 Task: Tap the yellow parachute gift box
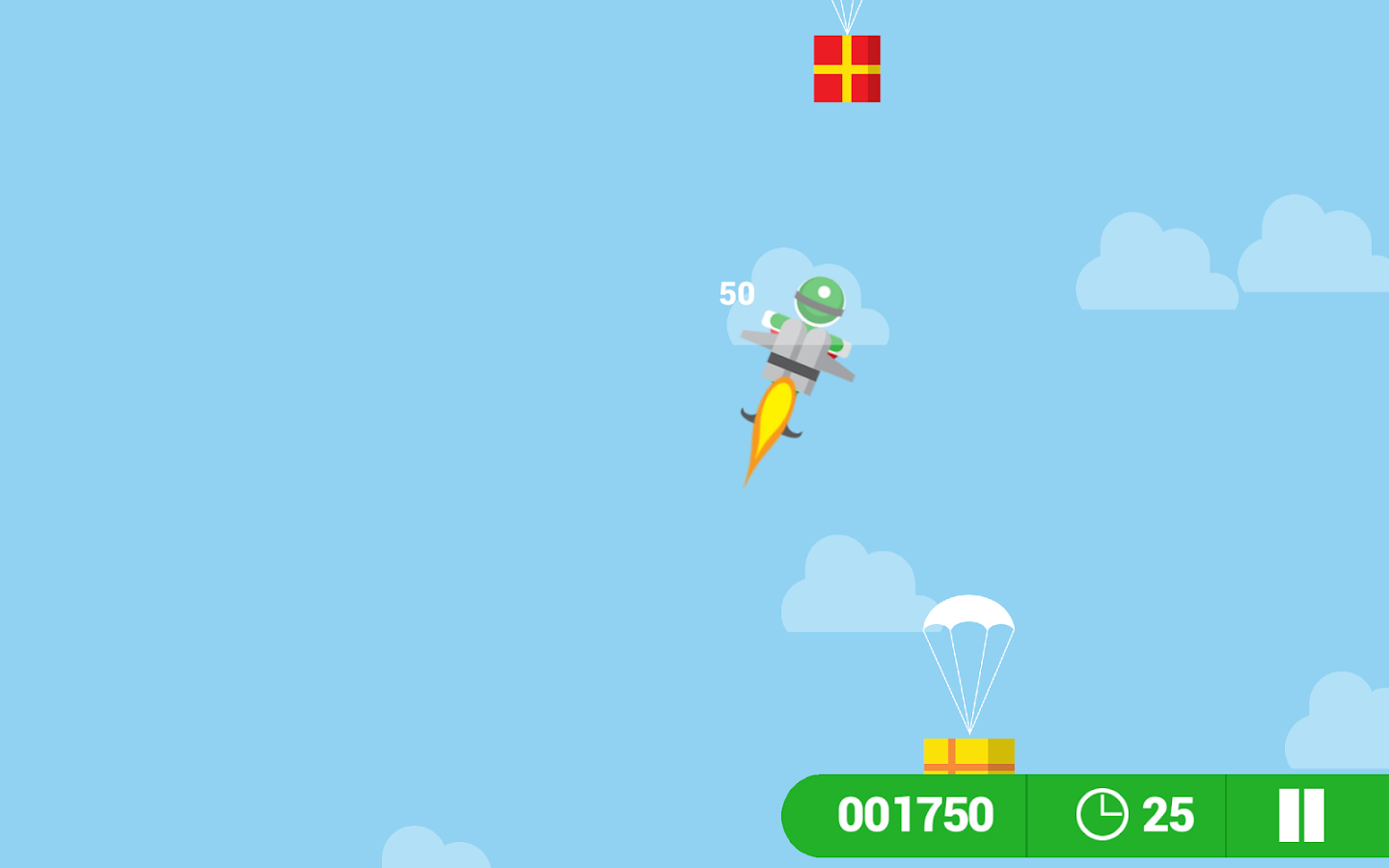(967, 757)
